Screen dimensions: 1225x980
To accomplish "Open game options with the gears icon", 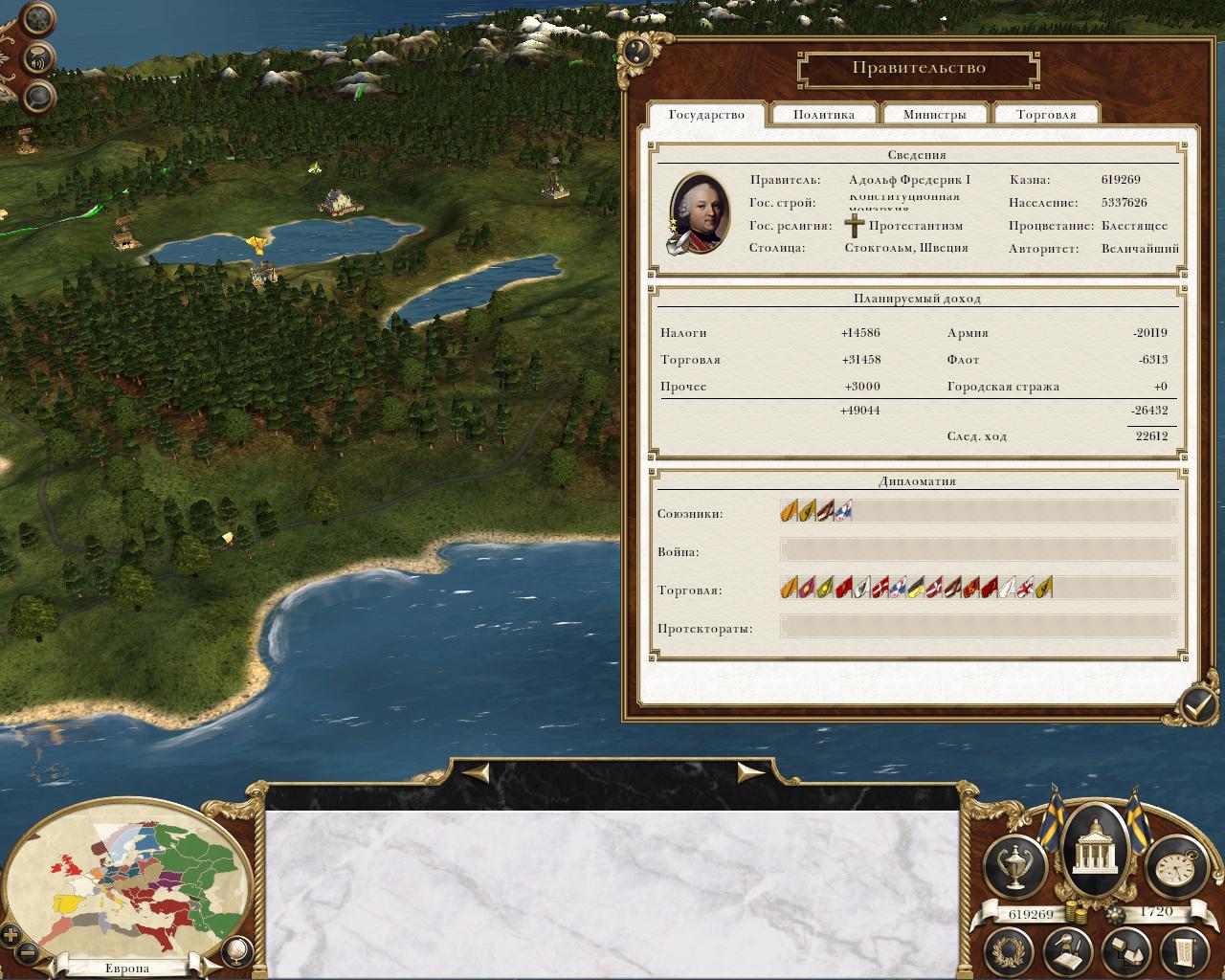I will [x=39, y=18].
